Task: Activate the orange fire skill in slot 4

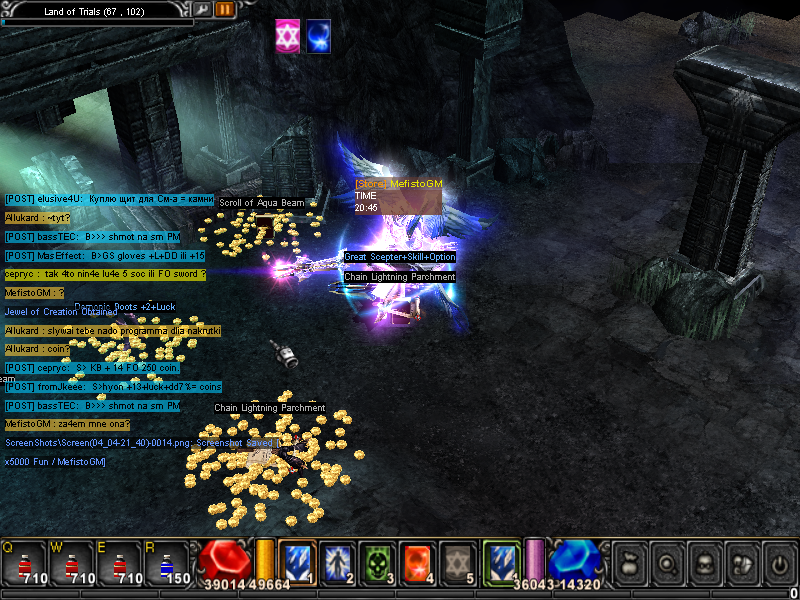Action: [417, 562]
